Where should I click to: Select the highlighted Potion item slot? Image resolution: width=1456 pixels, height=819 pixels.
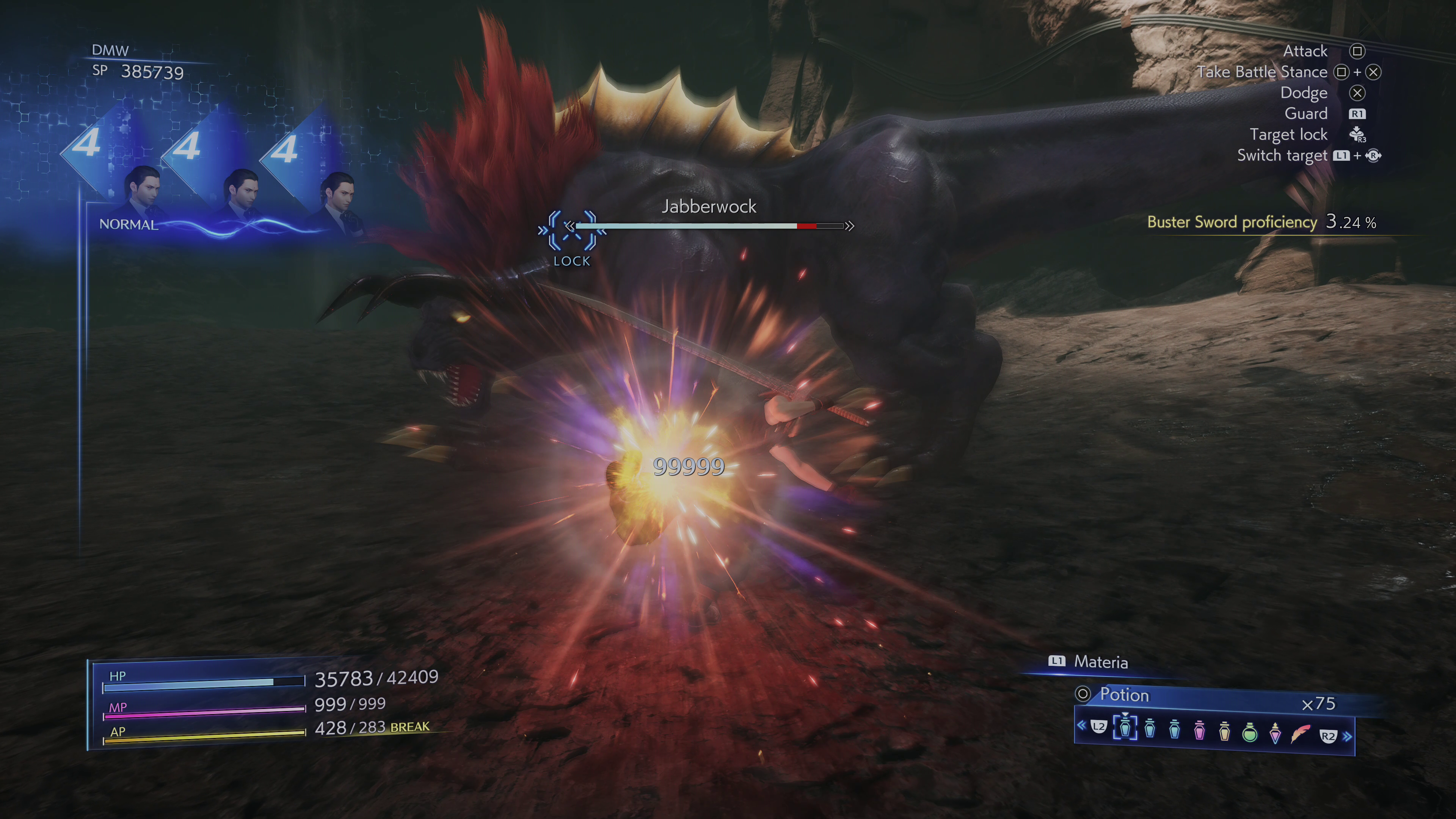(1125, 728)
